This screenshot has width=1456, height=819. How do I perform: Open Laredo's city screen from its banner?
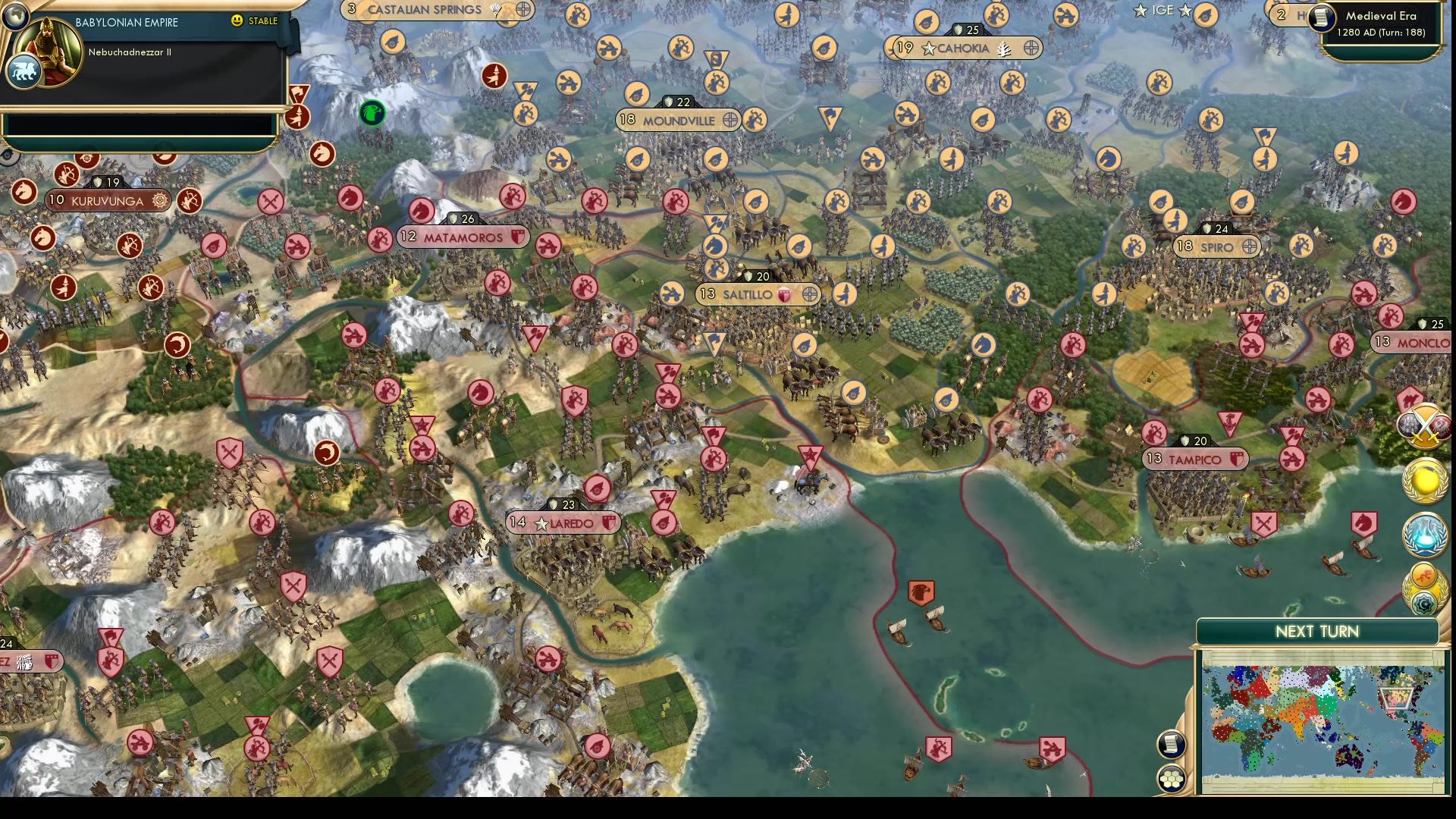click(569, 522)
